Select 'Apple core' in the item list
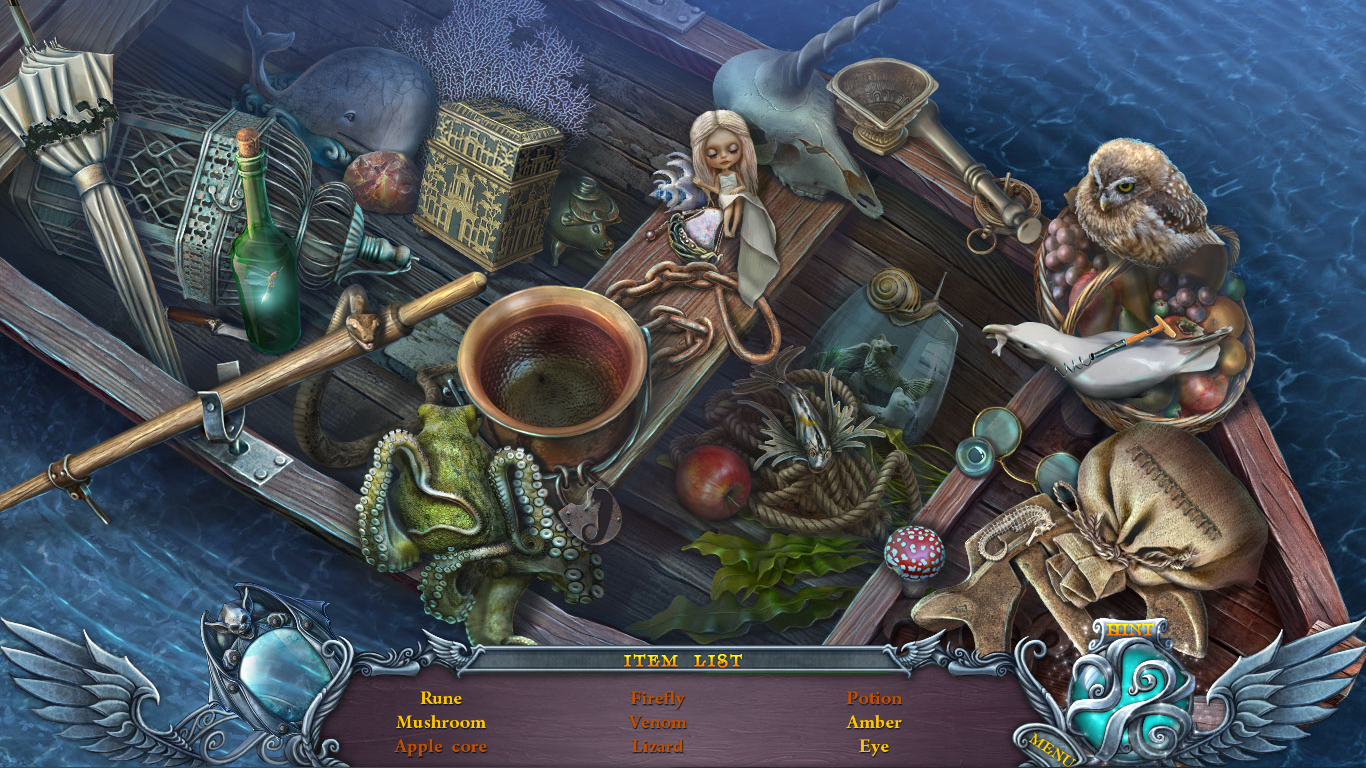The image size is (1366, 768). click(440, 746)
